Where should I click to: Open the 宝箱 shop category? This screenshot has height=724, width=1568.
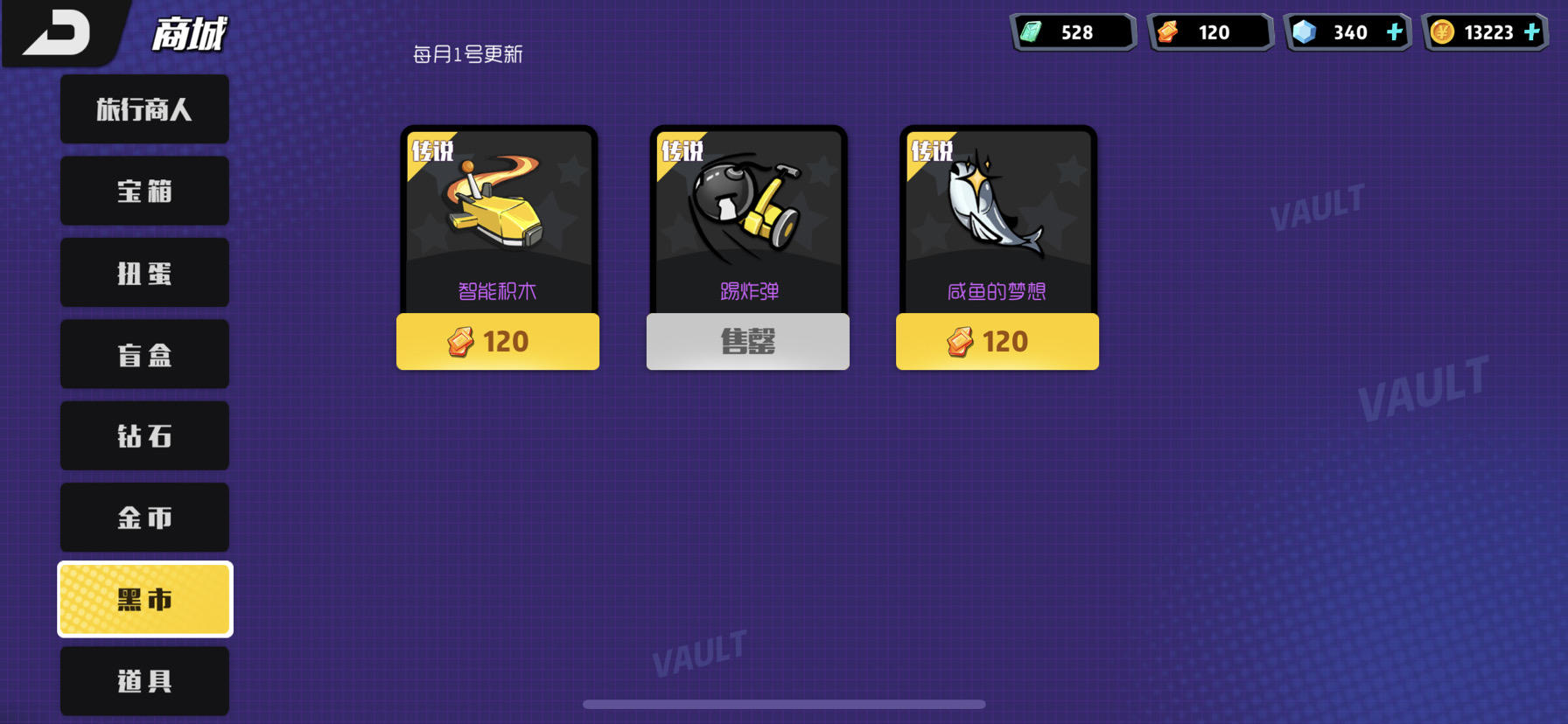(144, 191)
